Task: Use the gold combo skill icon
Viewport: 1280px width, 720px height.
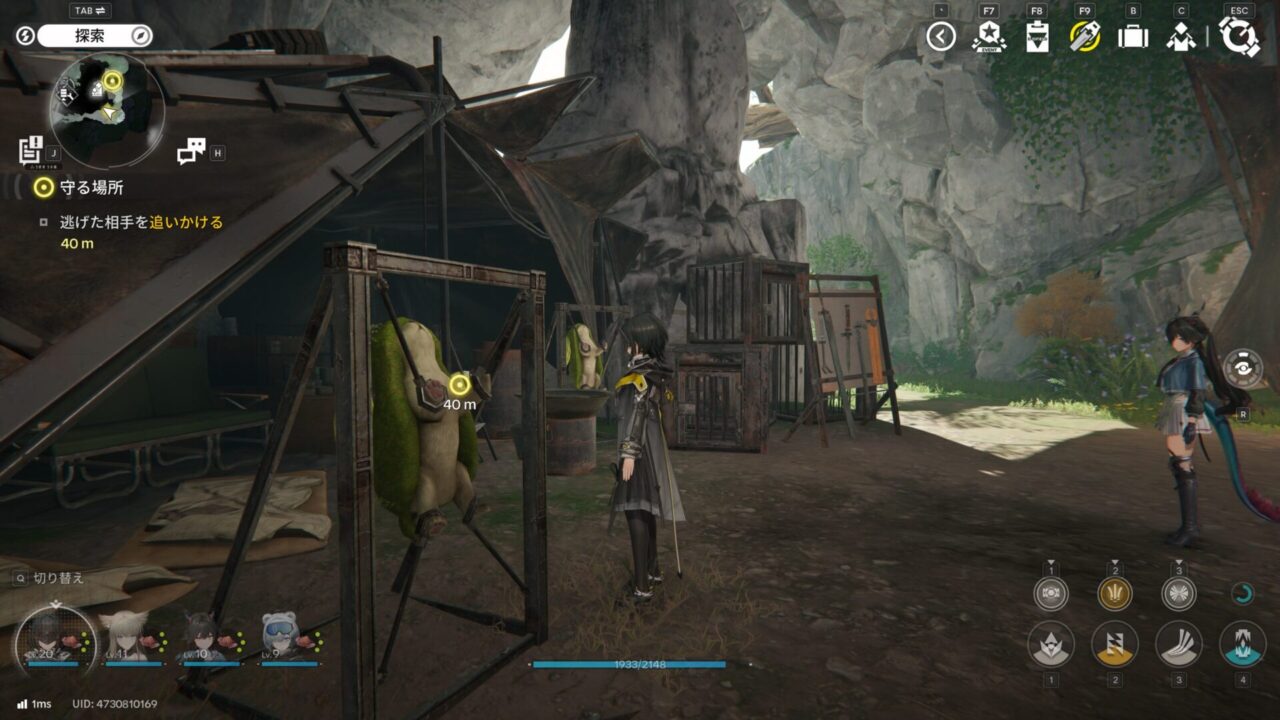Action: click(x=1115, y=594)
